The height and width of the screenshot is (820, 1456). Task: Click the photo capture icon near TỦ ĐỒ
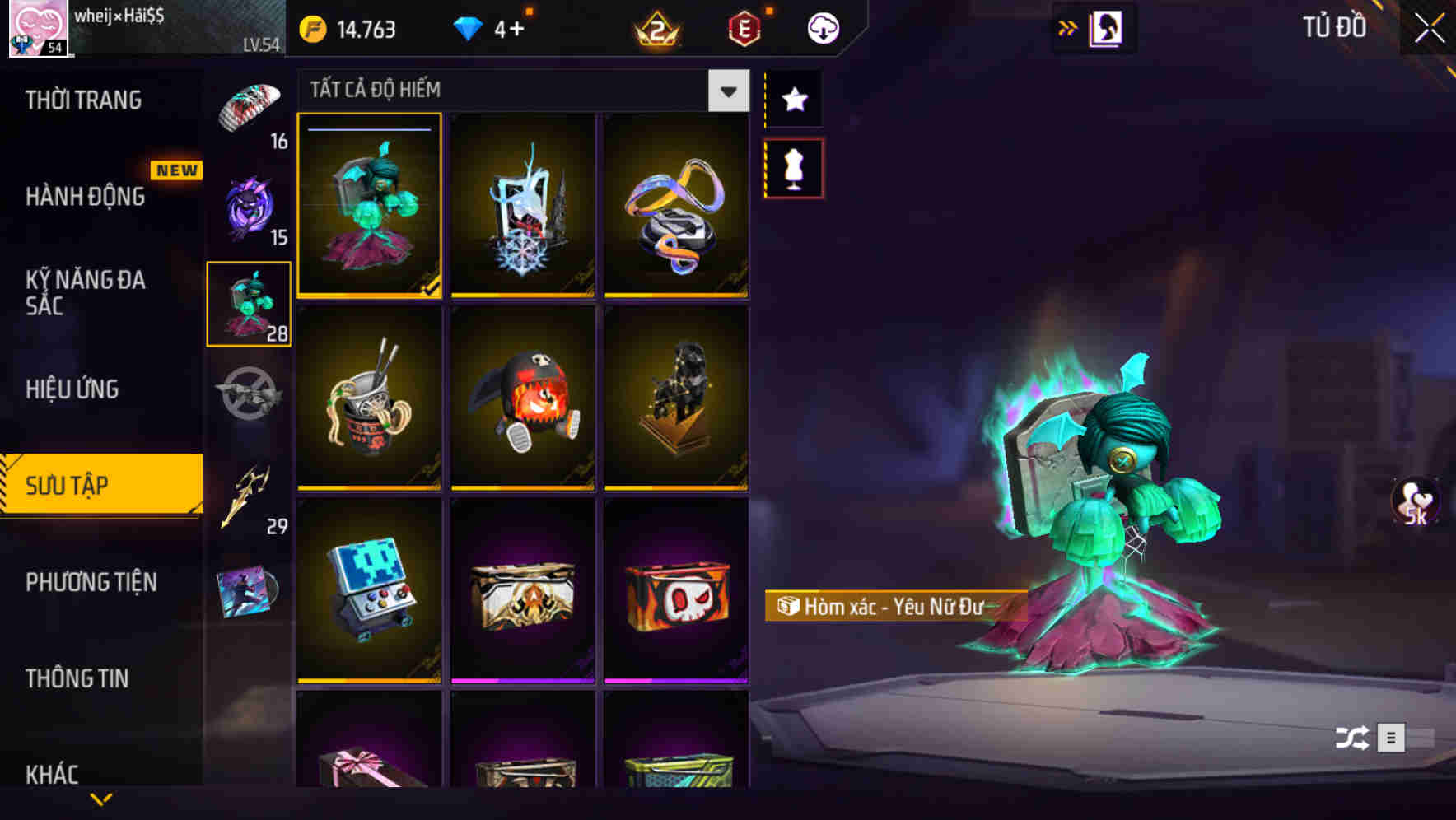pos(1105,27)
